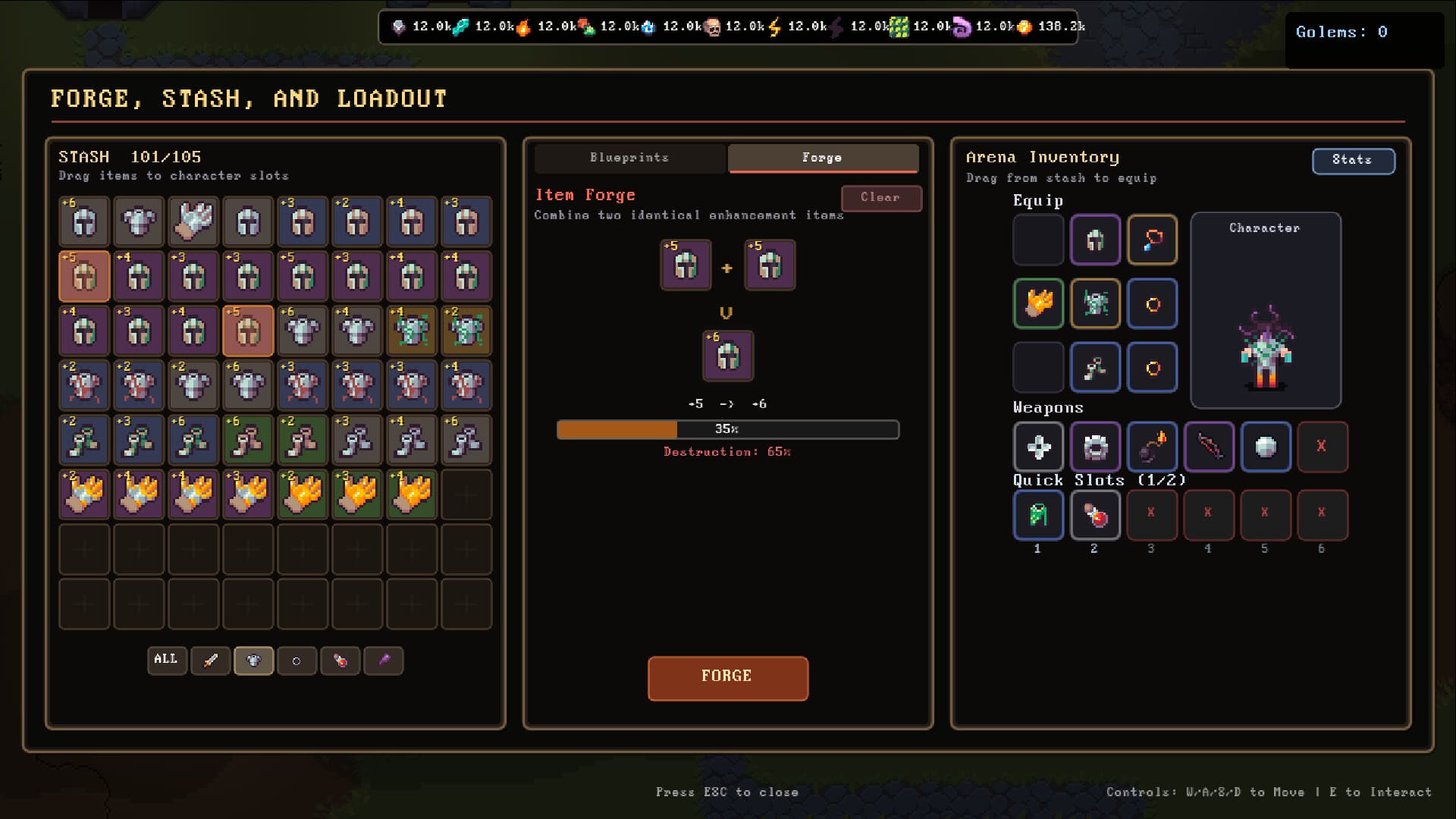Click the 35% forge success bar
Screen dimensions: 1456x819
tap(728, 429)
